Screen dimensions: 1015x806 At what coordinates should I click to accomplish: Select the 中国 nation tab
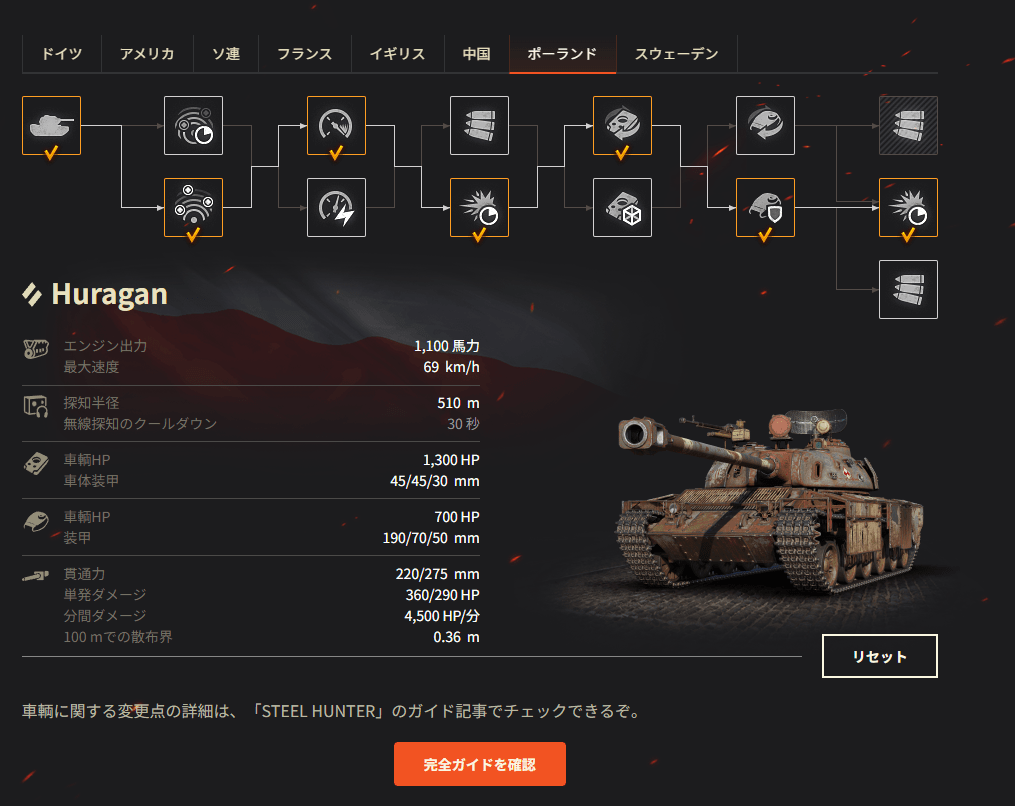[477, 54]
